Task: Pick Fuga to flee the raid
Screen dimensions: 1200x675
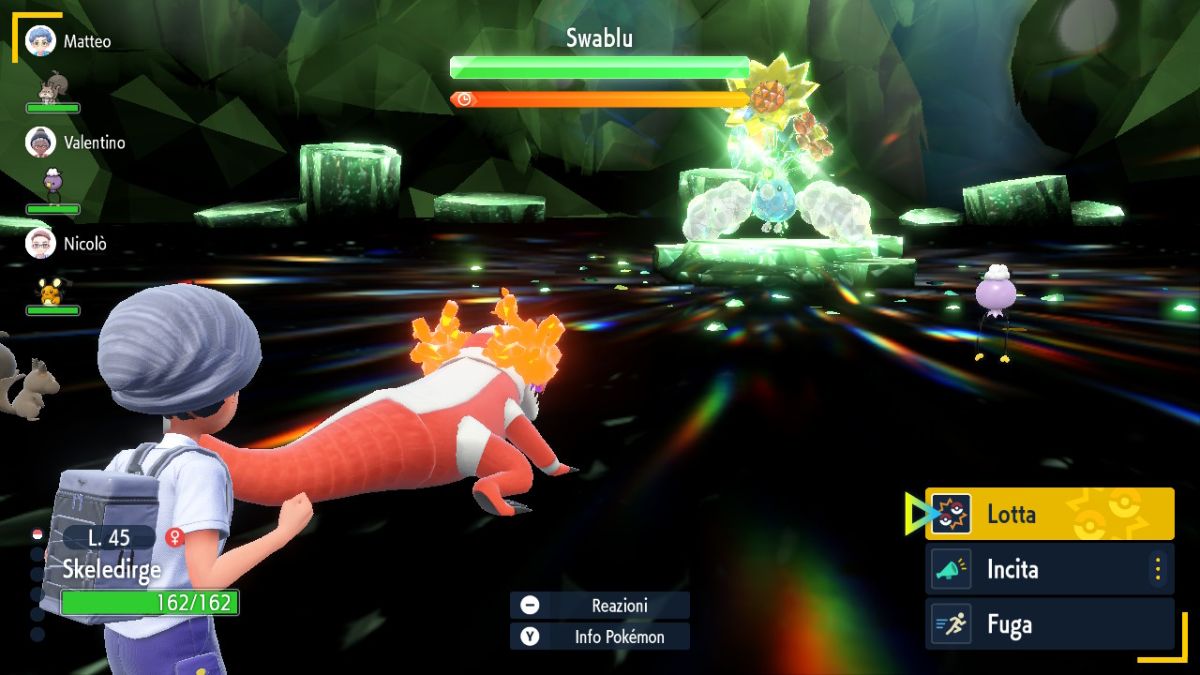Action: point(1049,625)
